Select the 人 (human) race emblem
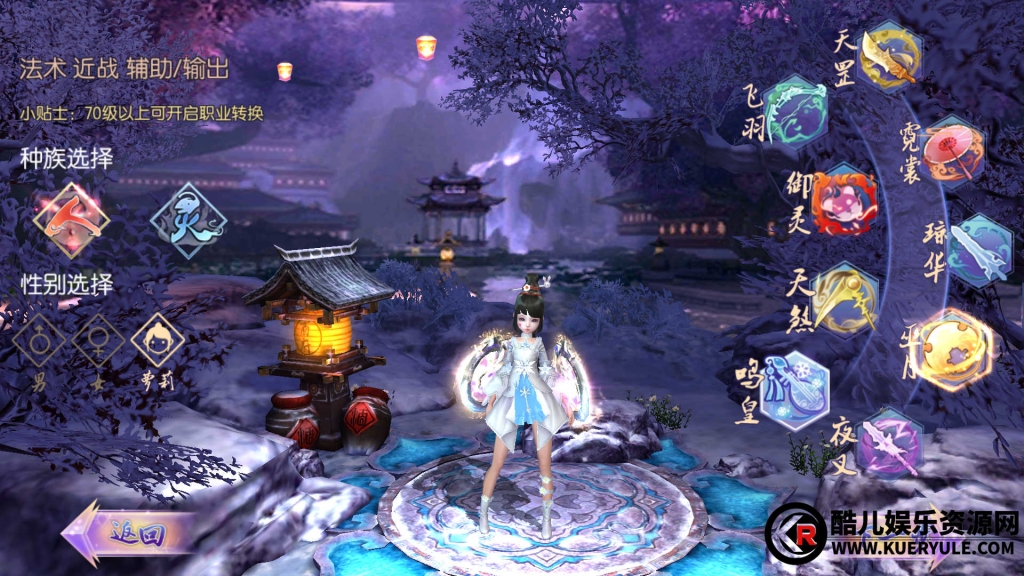Image resolution: width=1024 pixels, height=576 pixels. tap(70, 219)
